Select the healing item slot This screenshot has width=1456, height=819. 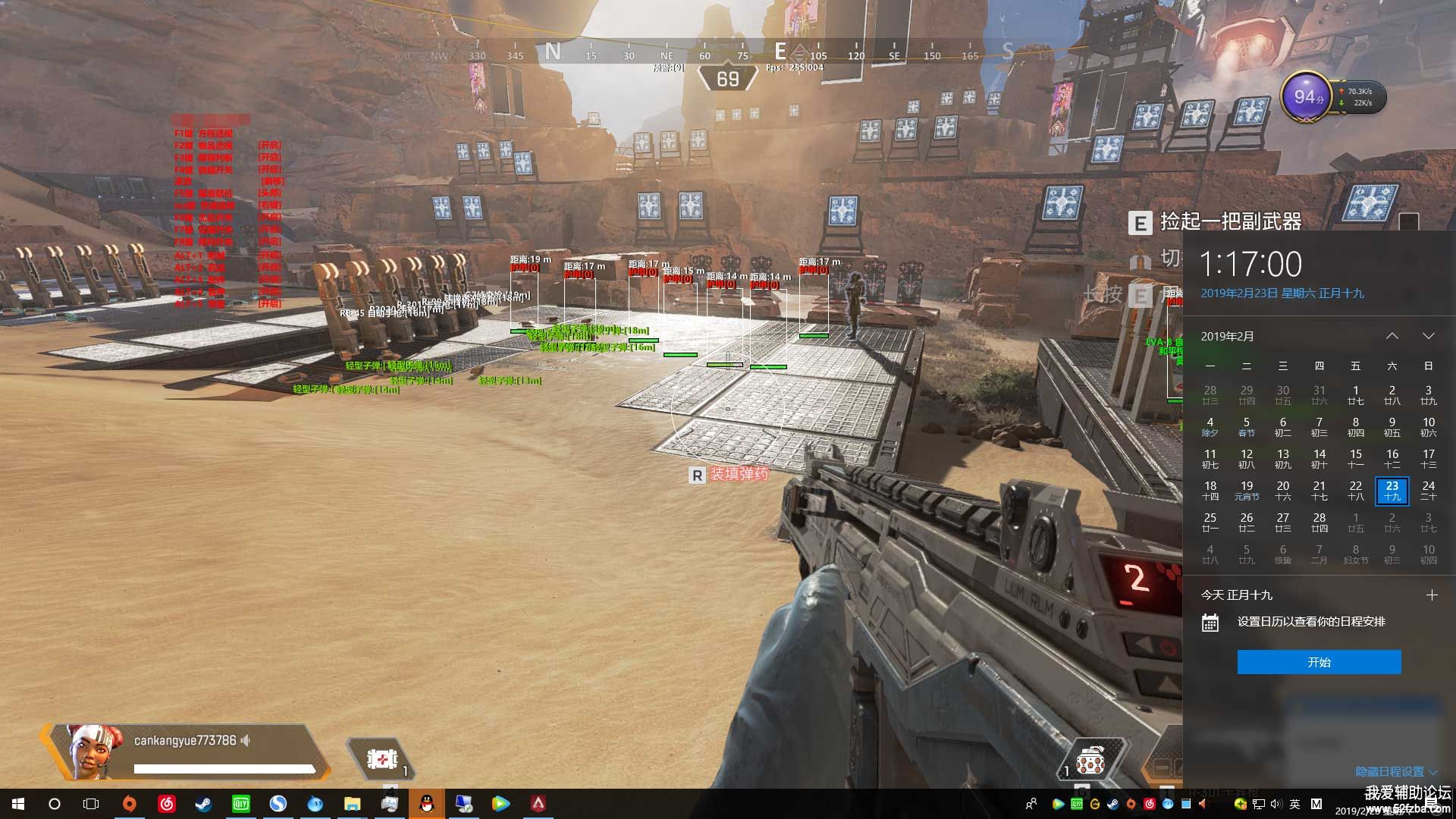coord(381,758)
